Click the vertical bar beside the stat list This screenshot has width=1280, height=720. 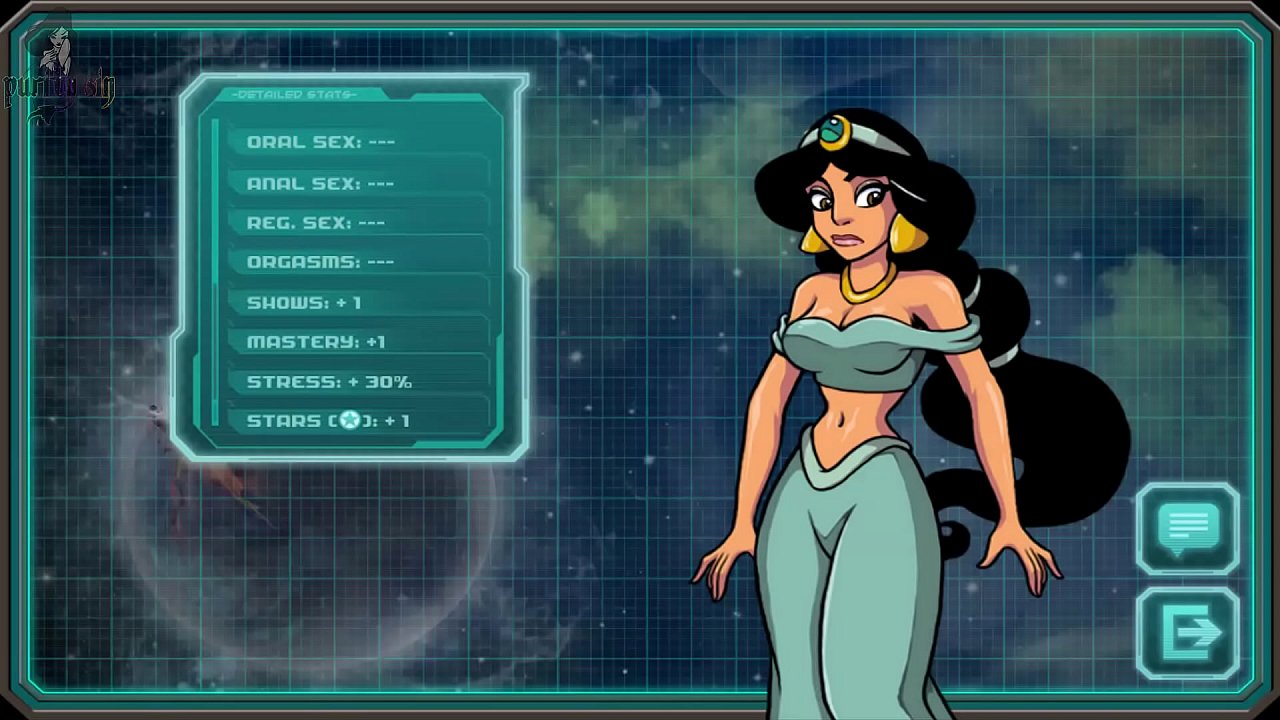[x=214, y=270]
